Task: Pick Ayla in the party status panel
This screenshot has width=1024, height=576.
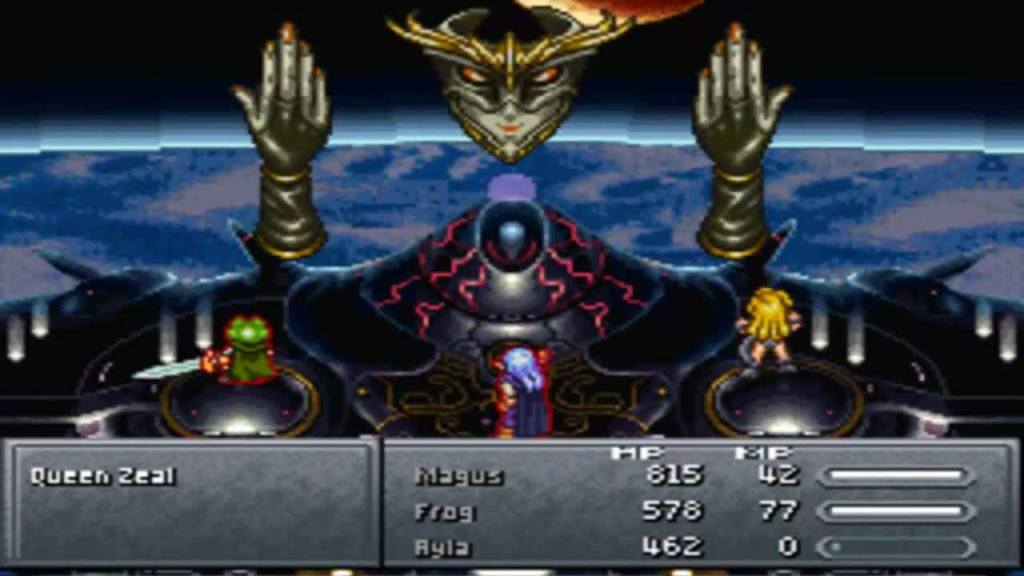Action: coord(443,547)
